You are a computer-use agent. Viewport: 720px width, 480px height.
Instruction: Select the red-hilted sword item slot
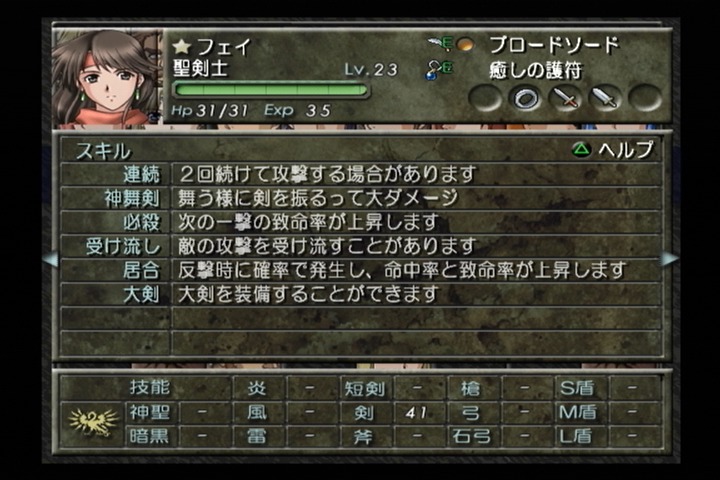point(565,98)
